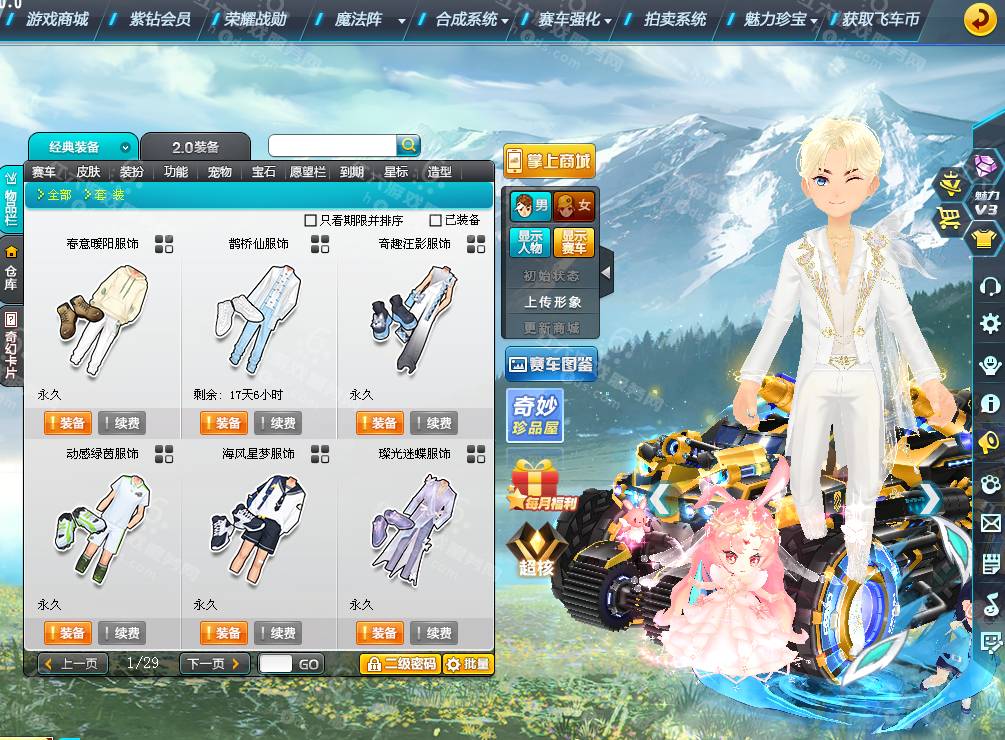Equip the 春意暖阳服饰 outfit

click(x=67, y=423)
